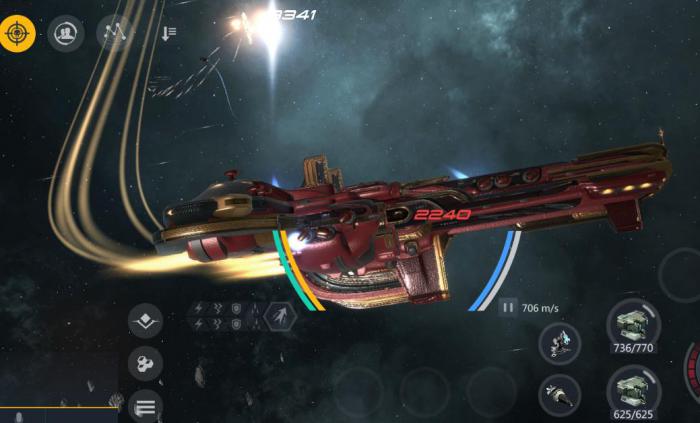Activate the blue-glow module above the drill

coord(560,343)
